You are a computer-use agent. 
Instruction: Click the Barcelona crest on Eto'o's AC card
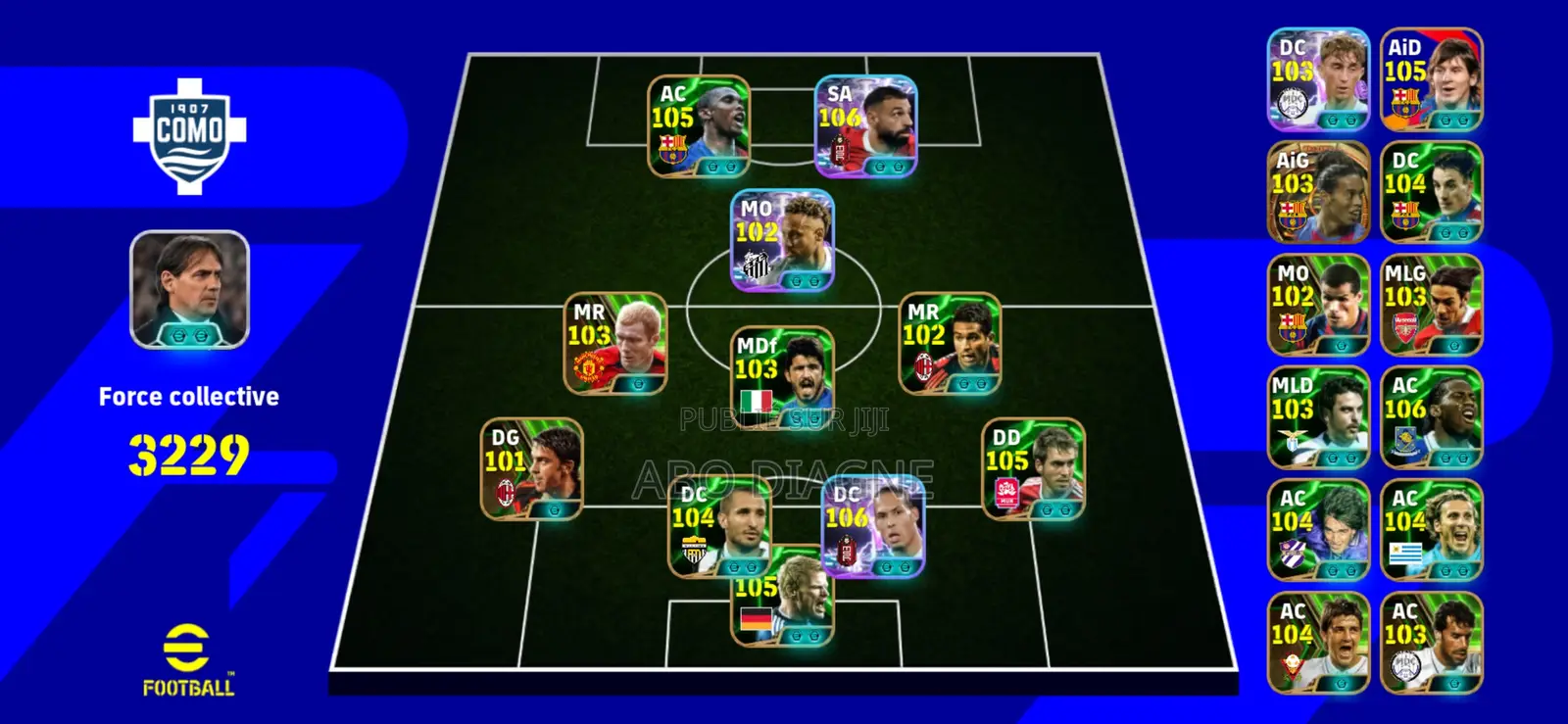click(x=672, y=148)
